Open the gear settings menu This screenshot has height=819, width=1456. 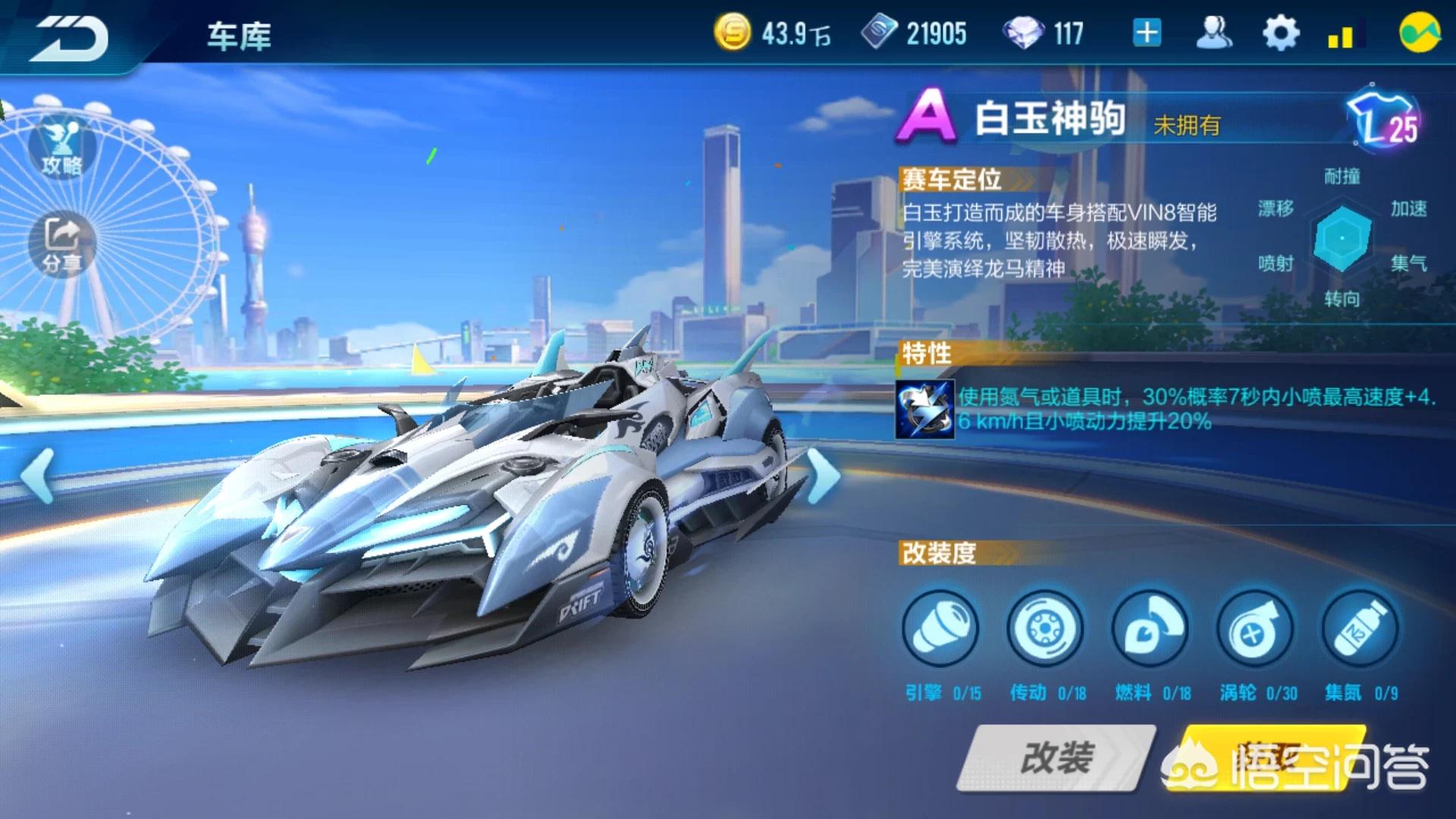[x=1280, y=33]
